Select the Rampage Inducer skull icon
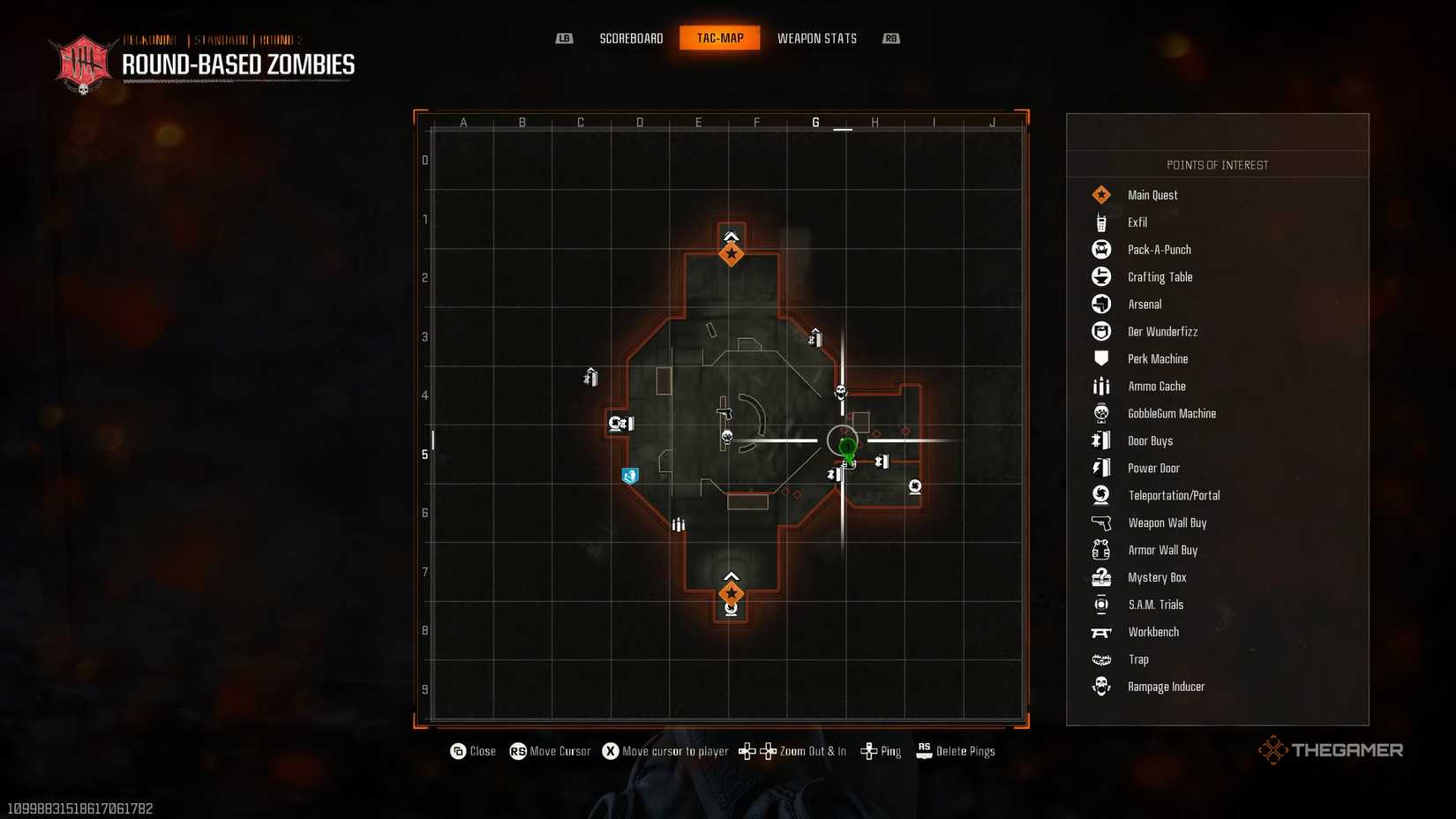Screen dimensions: 1456x819 [x=1101, y=687]
